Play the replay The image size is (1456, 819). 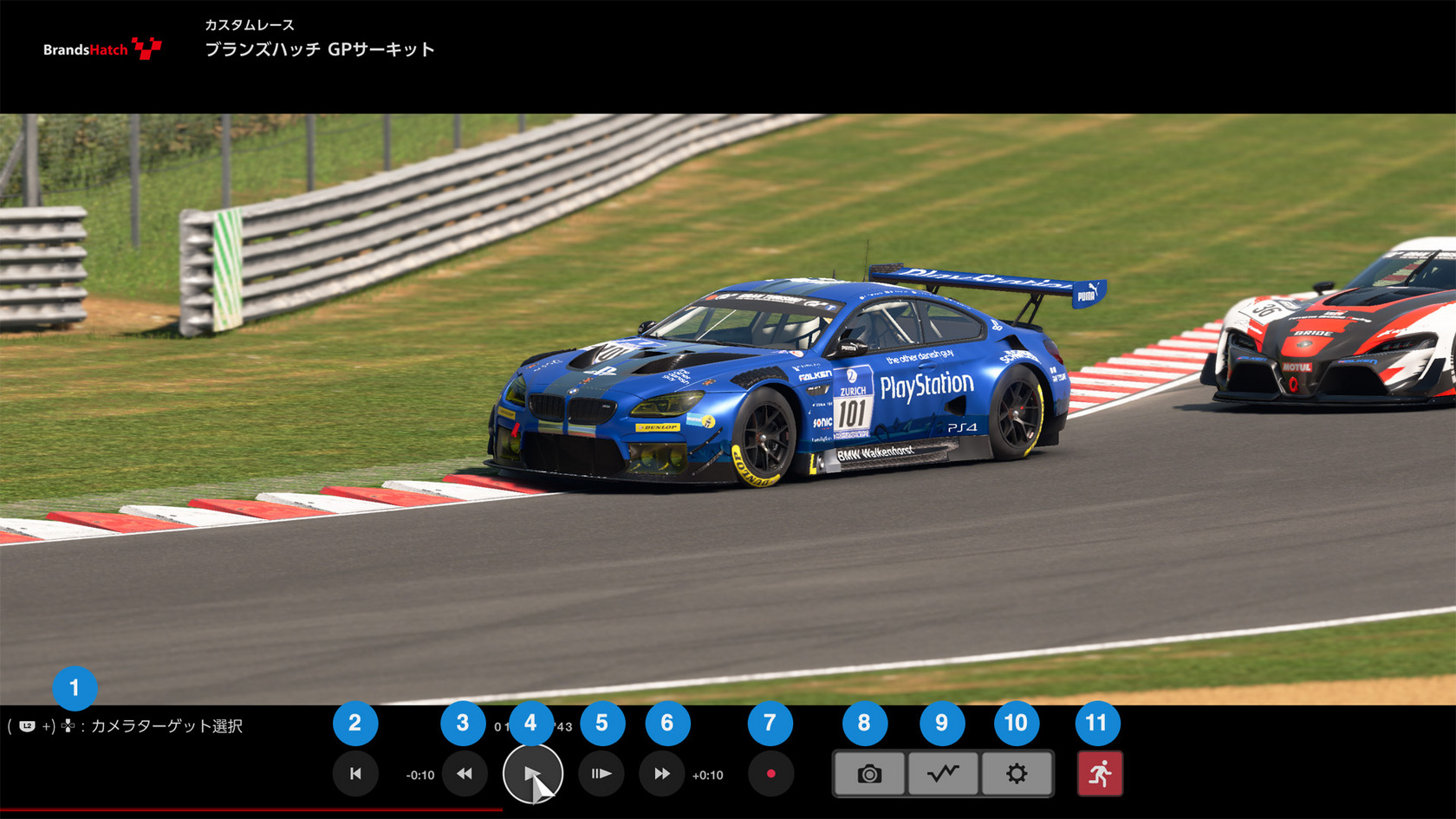pyautogui.click(x=532, y=774)
